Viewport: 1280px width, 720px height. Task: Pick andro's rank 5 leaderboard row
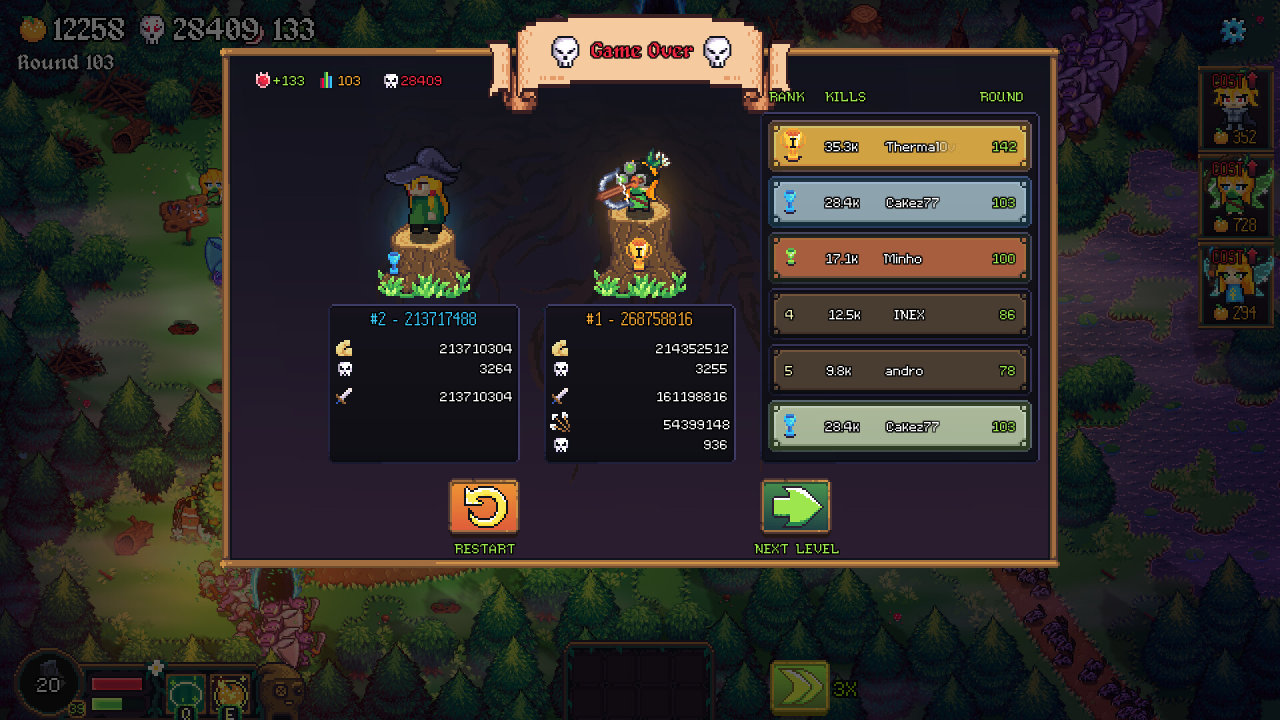coord(899,371)
